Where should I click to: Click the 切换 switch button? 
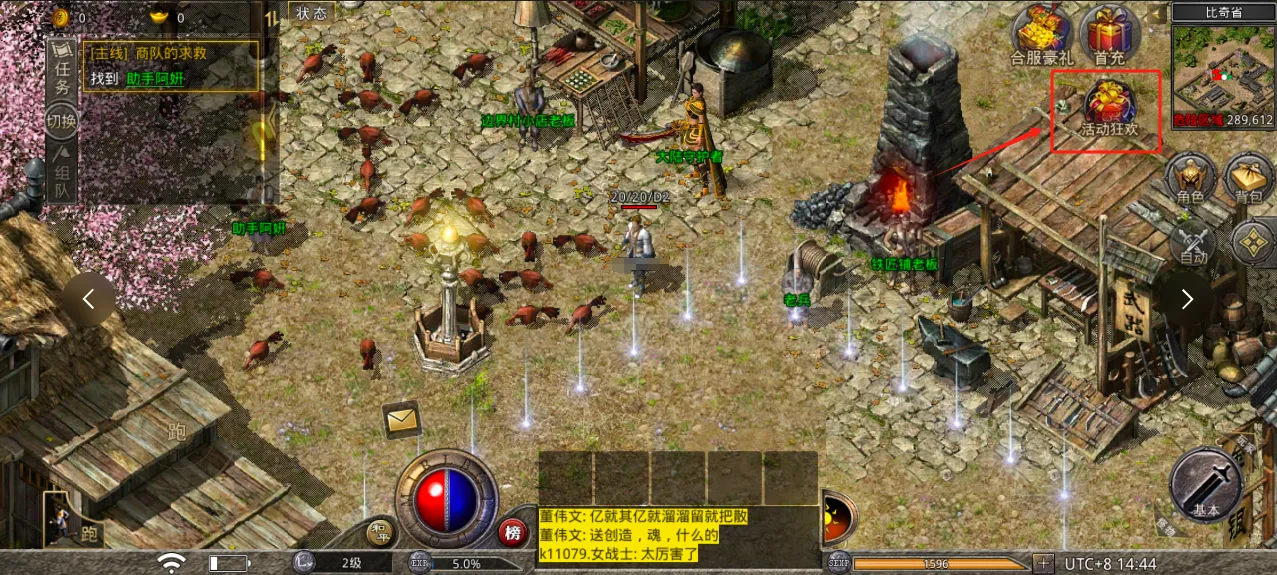pos(62,121)
